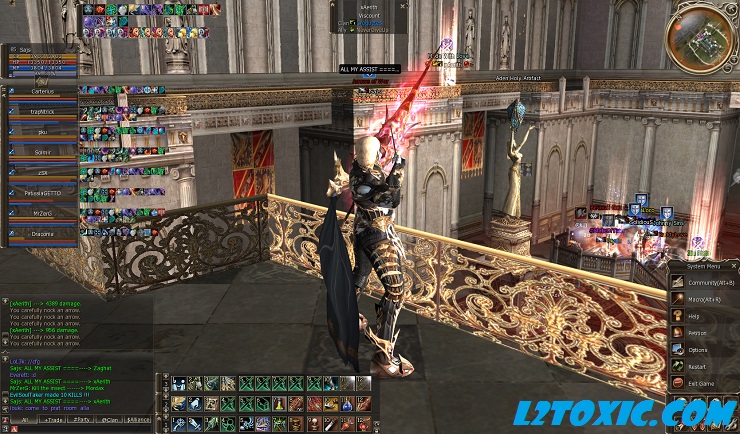Select party member Cartenius

(42, 90)
